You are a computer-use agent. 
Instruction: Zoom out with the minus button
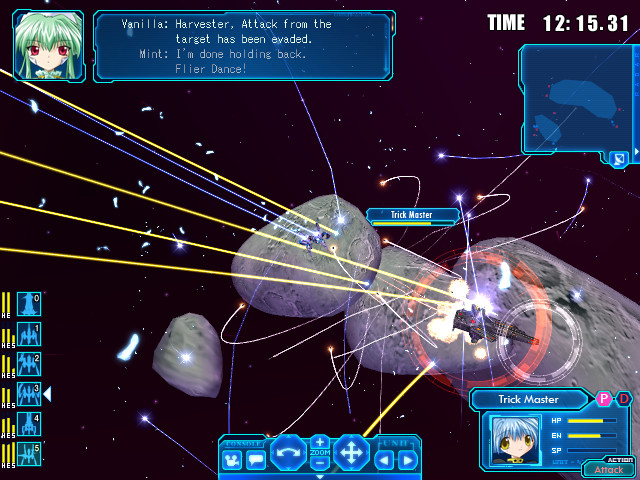(x=320, y=464)
